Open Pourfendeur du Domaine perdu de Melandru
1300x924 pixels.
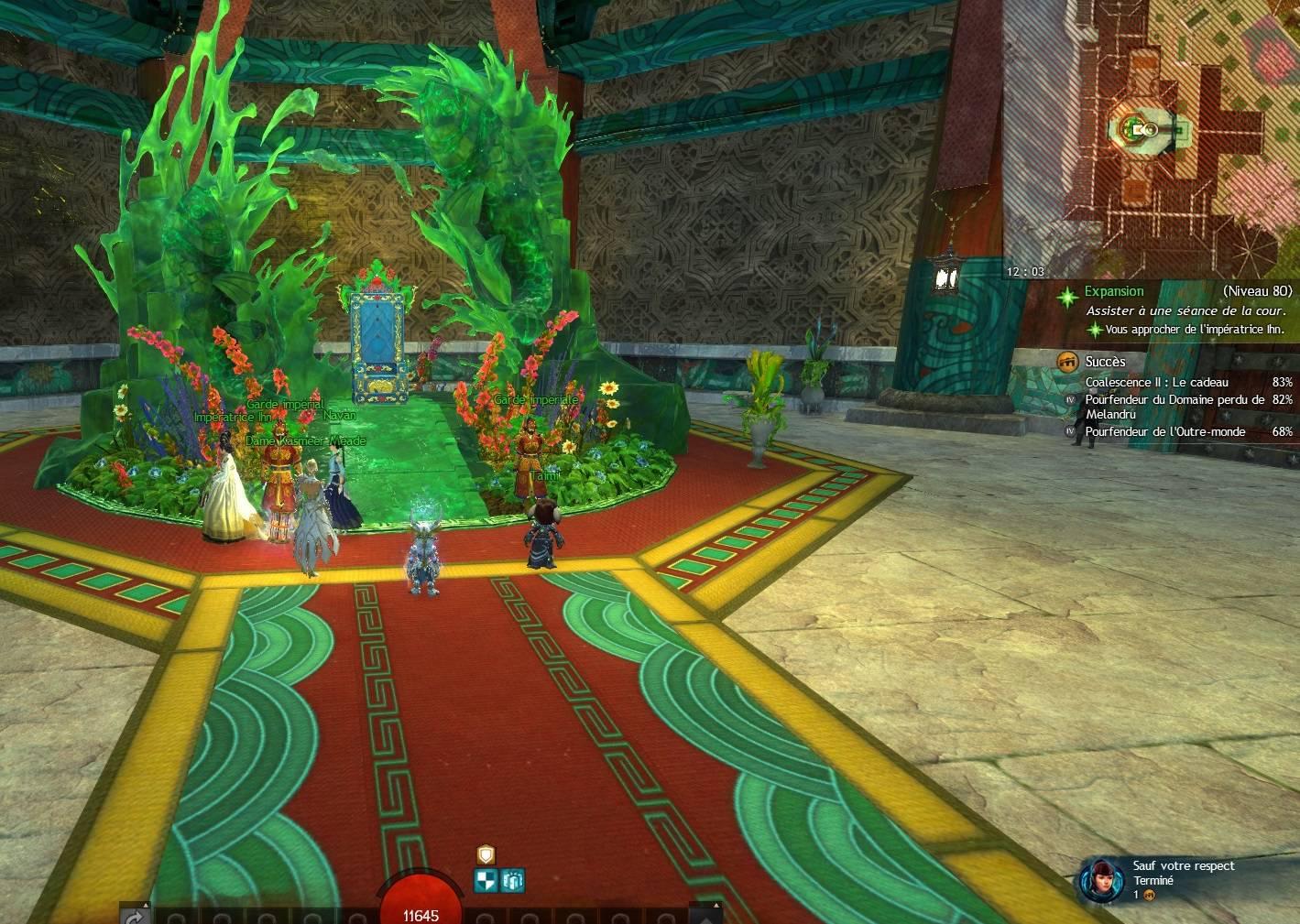click(x=1174, y=407)
